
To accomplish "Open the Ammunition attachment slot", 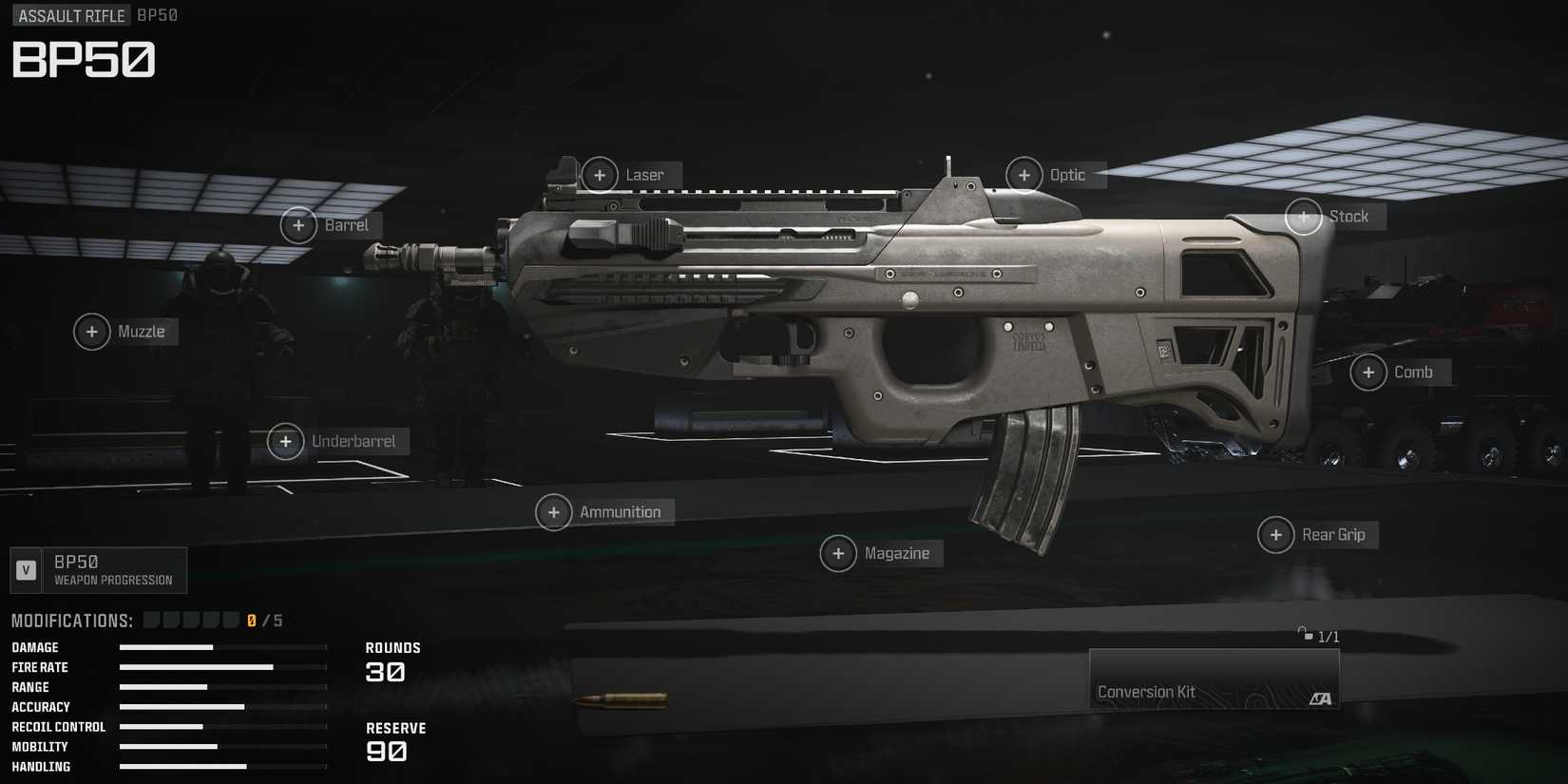I will pos(554,512).
